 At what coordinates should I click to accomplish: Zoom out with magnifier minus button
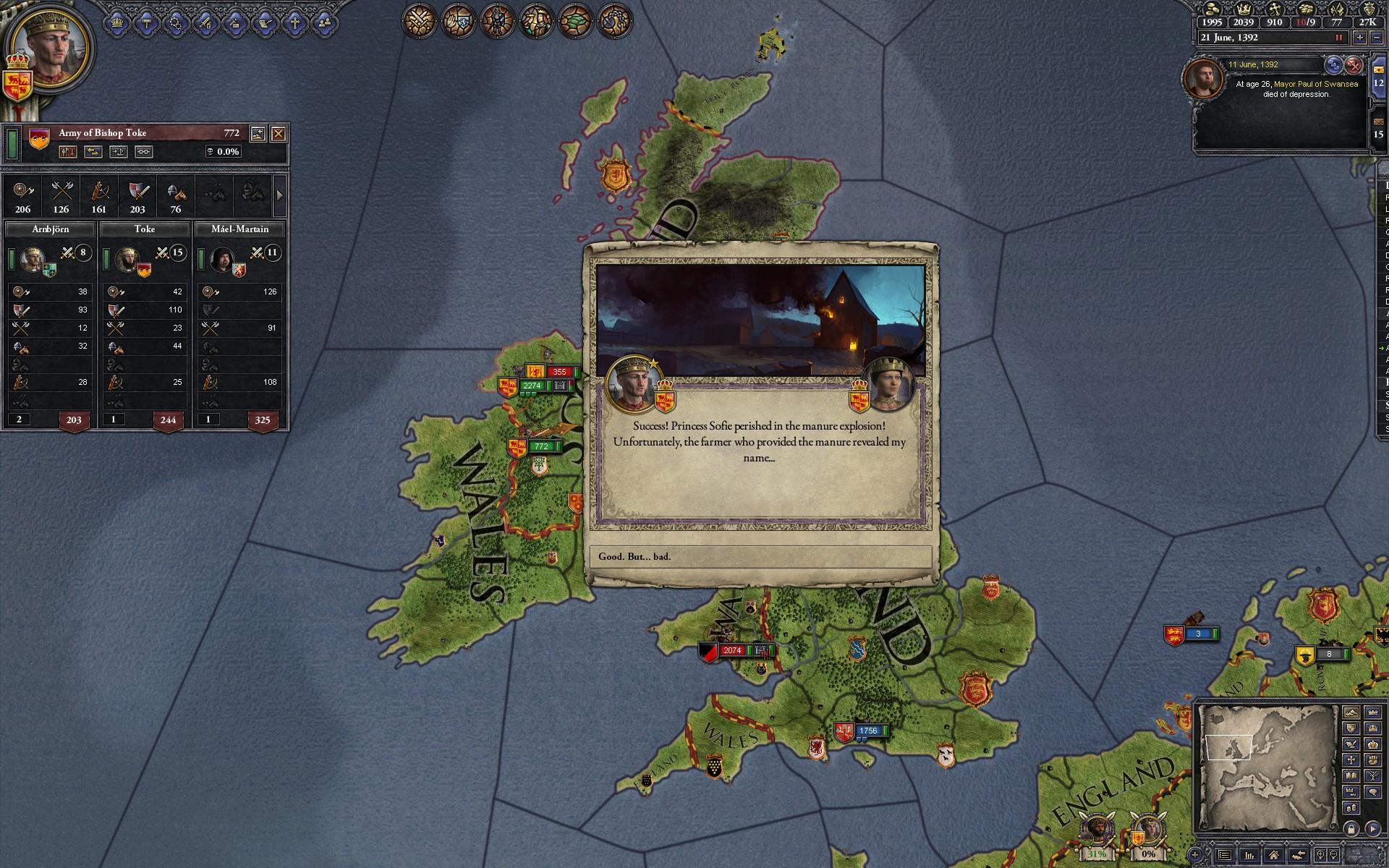pyautogui.click(x=1335, y=854)
